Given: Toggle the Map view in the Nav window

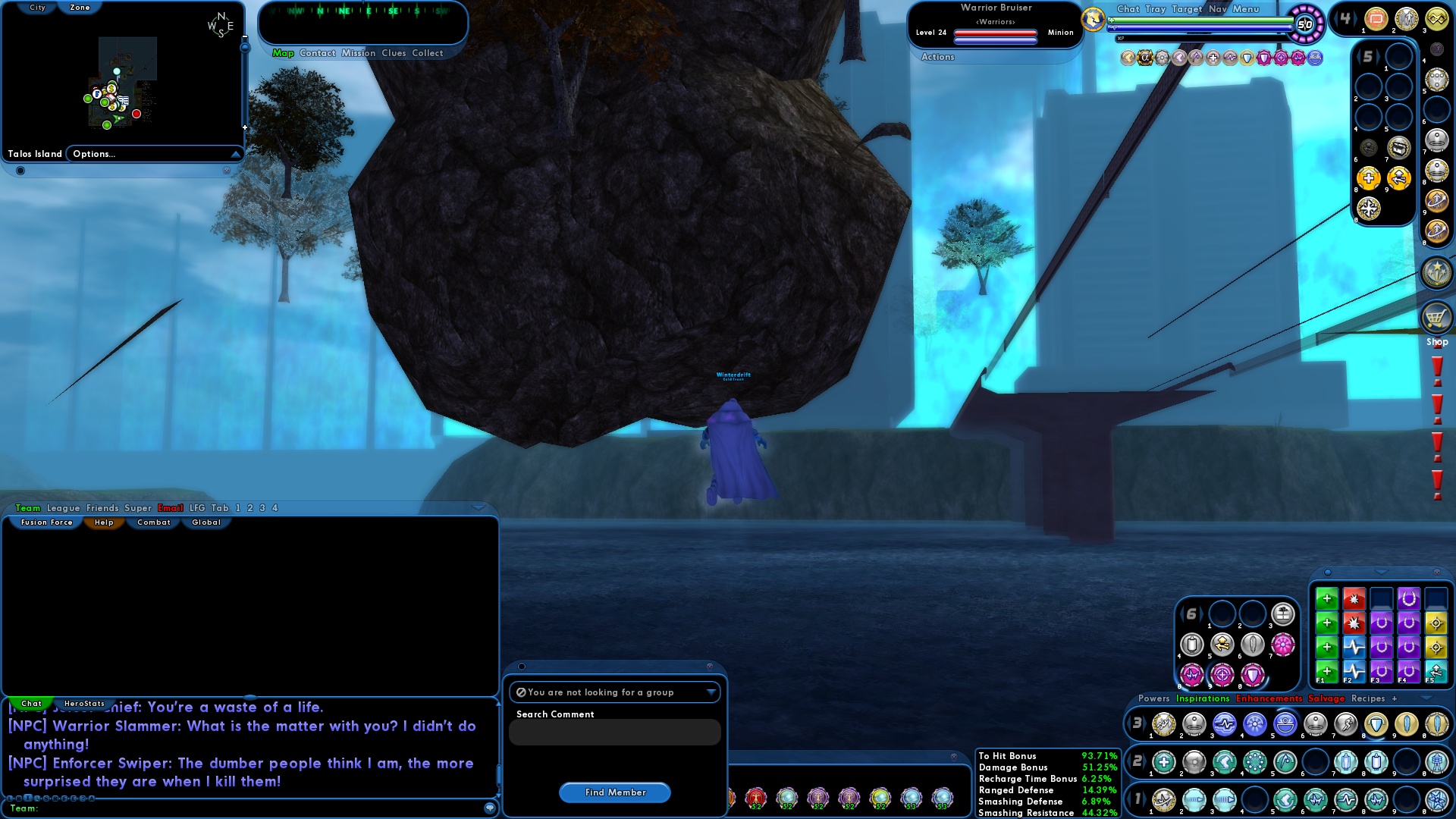Looking at the screenshot, I should pos(282,53).
